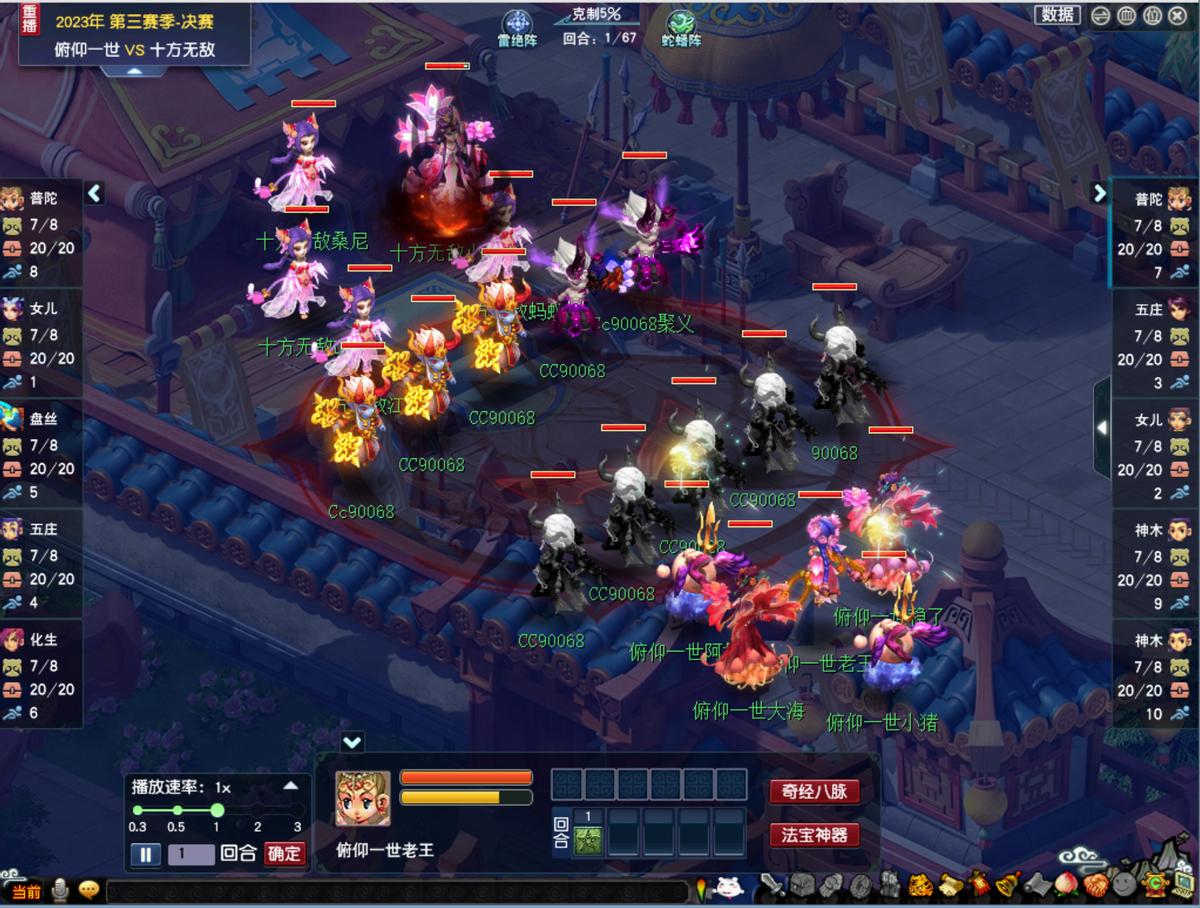The image size is (1200, 908).
Task: Close the replay with the X button
Action: 1179,15
